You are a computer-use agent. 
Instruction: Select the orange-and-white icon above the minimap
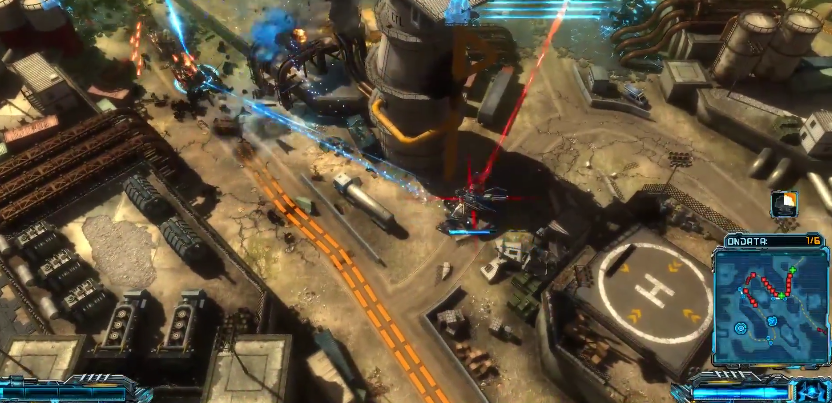coord(784,204)
